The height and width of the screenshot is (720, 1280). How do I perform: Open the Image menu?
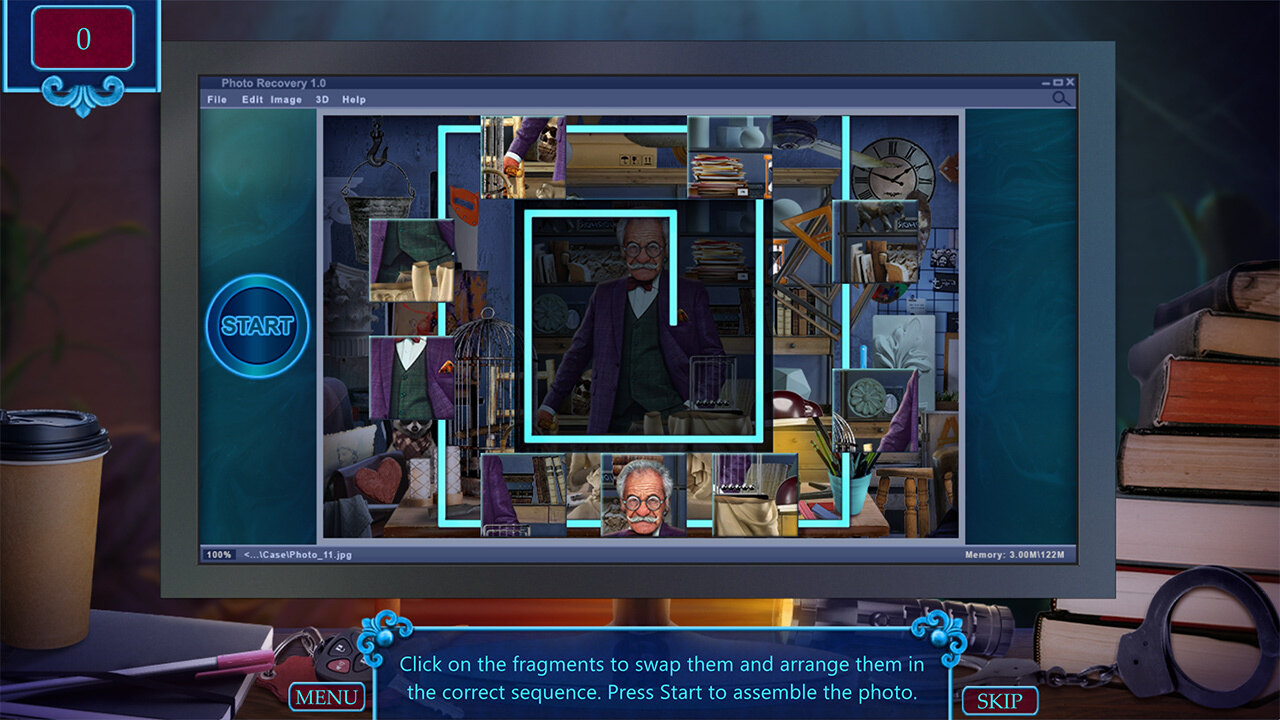(286, 100)
